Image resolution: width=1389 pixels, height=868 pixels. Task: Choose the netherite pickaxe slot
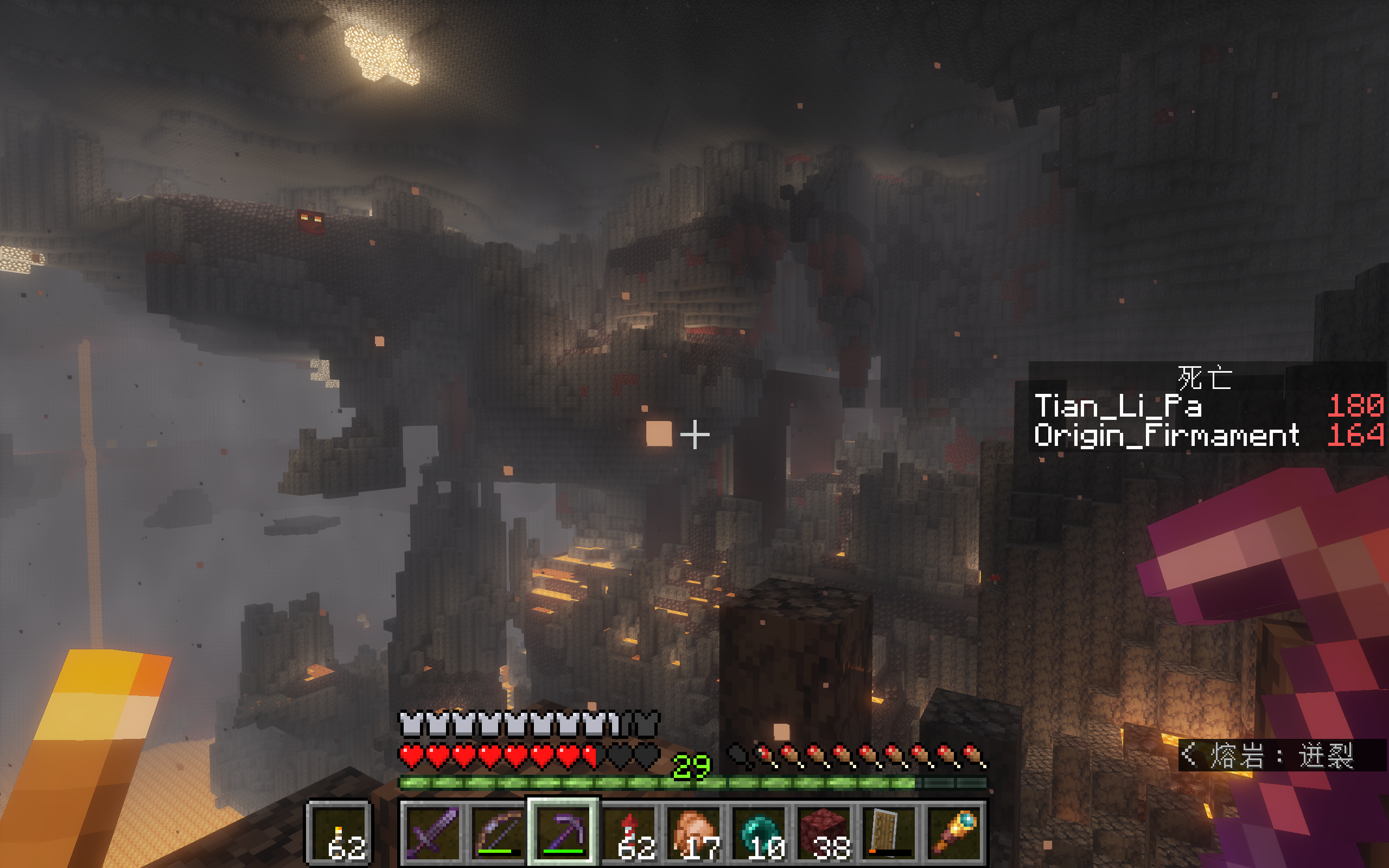tap(563, 832)
